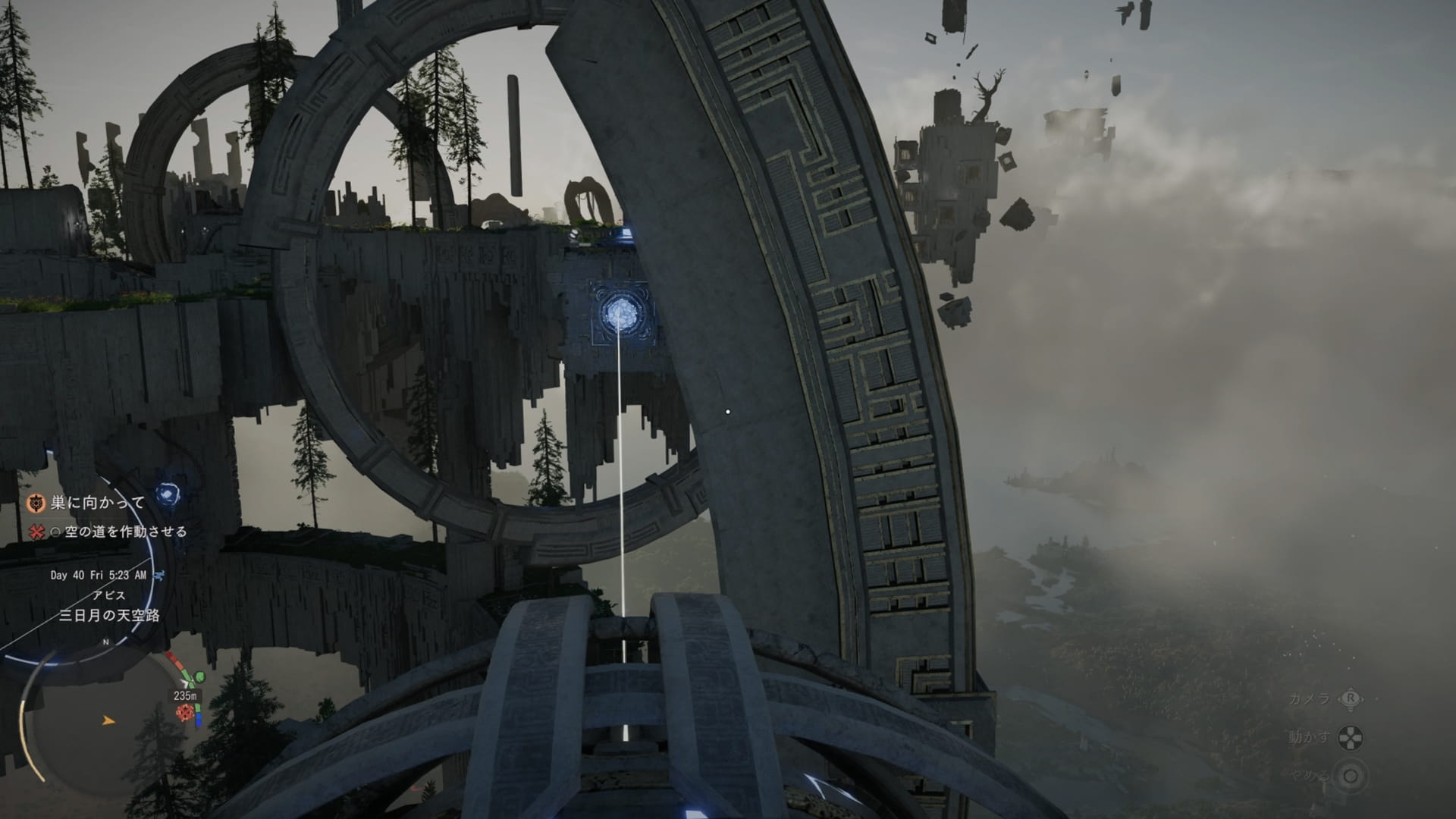Select the green marker on the minimap edge
1456x819 pixels.
[199, 676]
